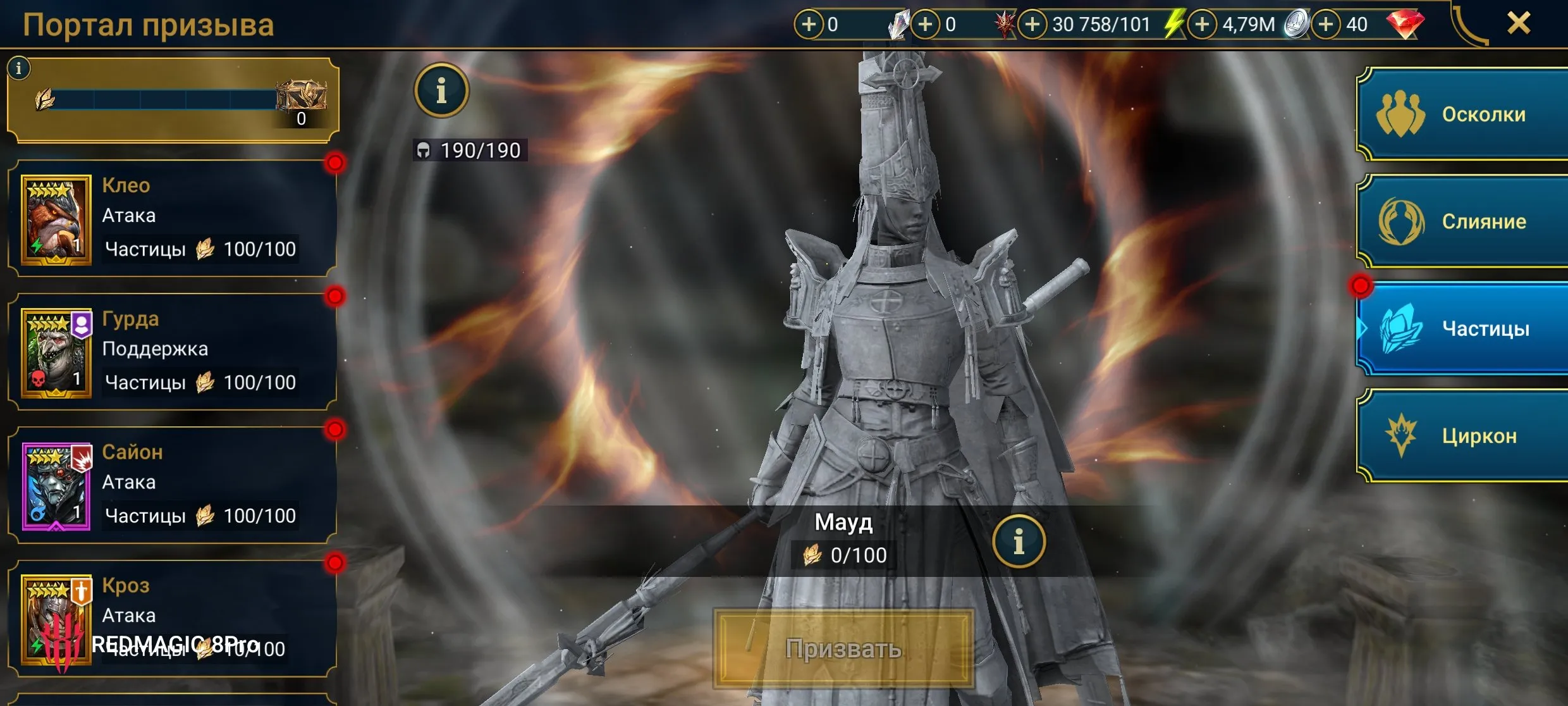Viewport: 1568px width, 706px height.
Task: Click the Призвать summon button
Action: [x=843, y=648]
